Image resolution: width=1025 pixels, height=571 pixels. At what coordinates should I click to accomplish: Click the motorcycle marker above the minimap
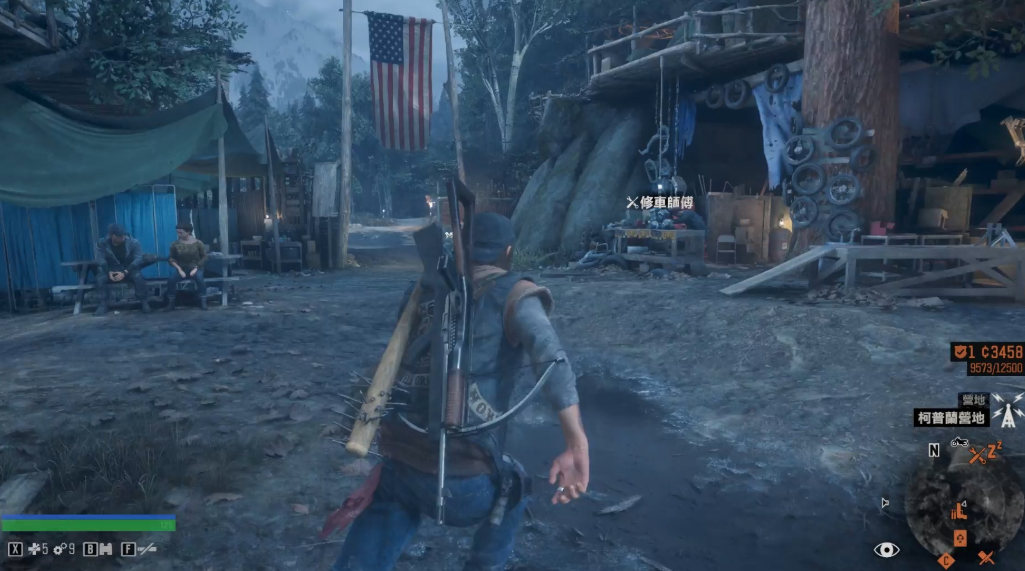coord(959,442)
